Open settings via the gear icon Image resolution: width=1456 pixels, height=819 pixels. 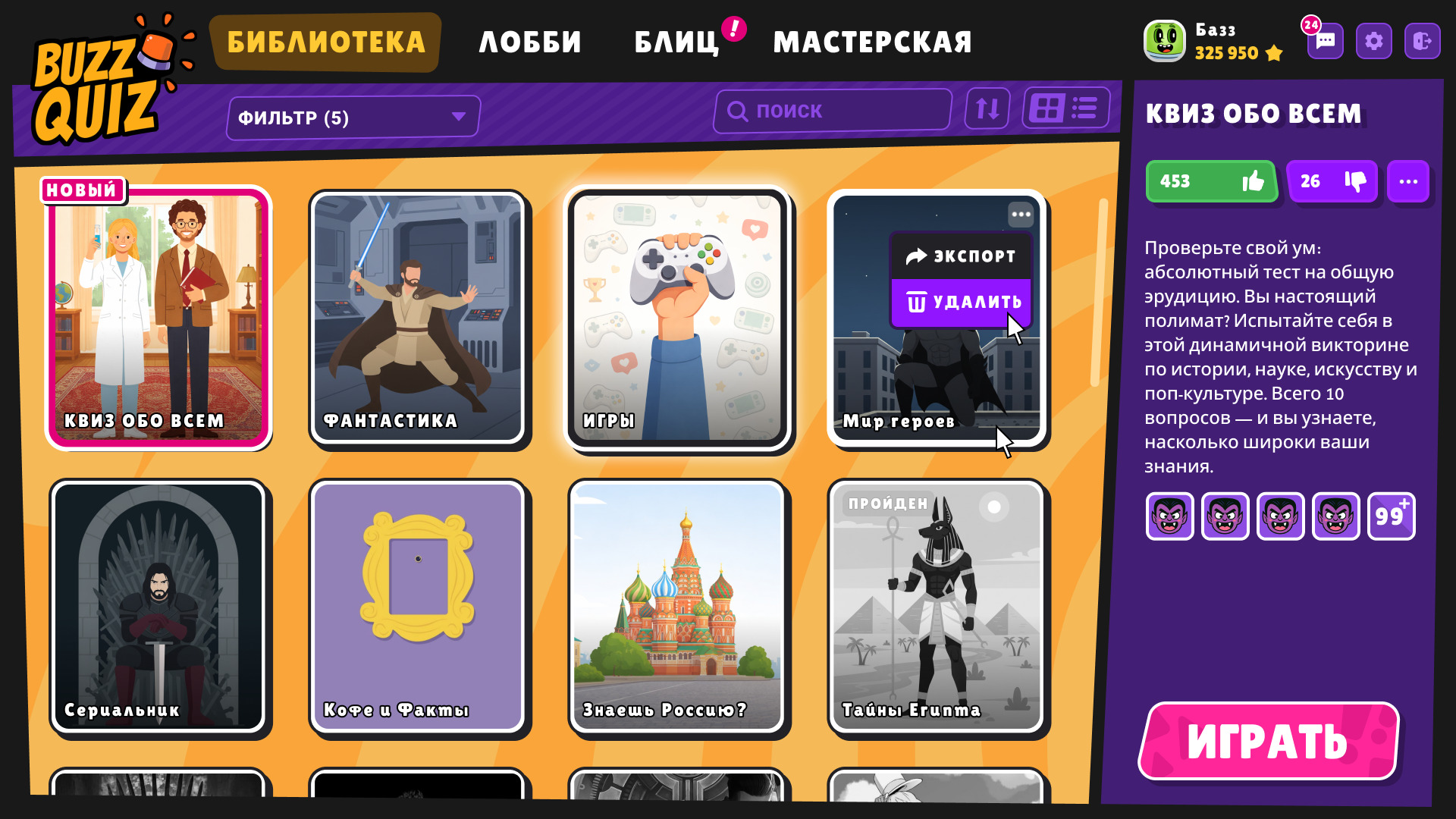click(1373, 41)
